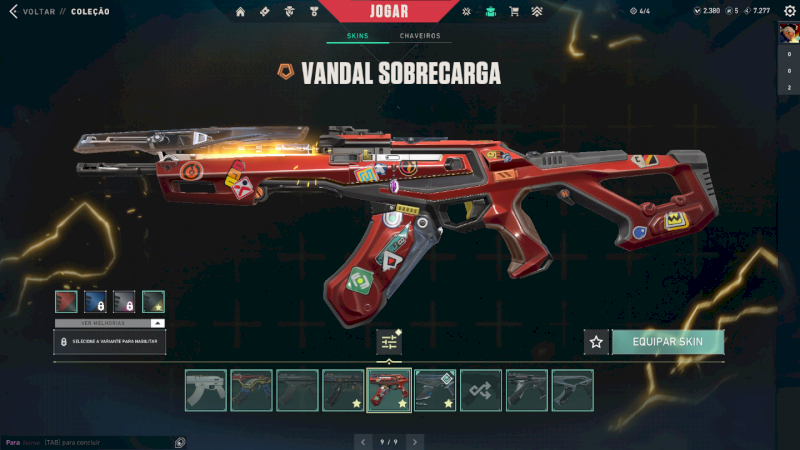800x450 pixels.
Task: Collapse the Ver Melhorias panel
Action: click(157, 323)
